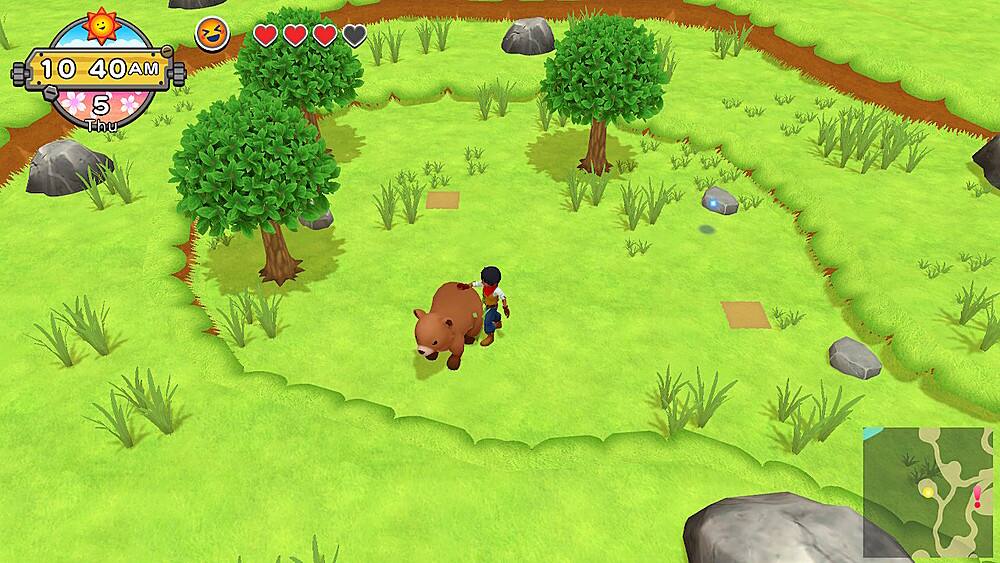The image size is (1000, 563).
Task: Click the laughing face mood icon
Action: [212, 35]
